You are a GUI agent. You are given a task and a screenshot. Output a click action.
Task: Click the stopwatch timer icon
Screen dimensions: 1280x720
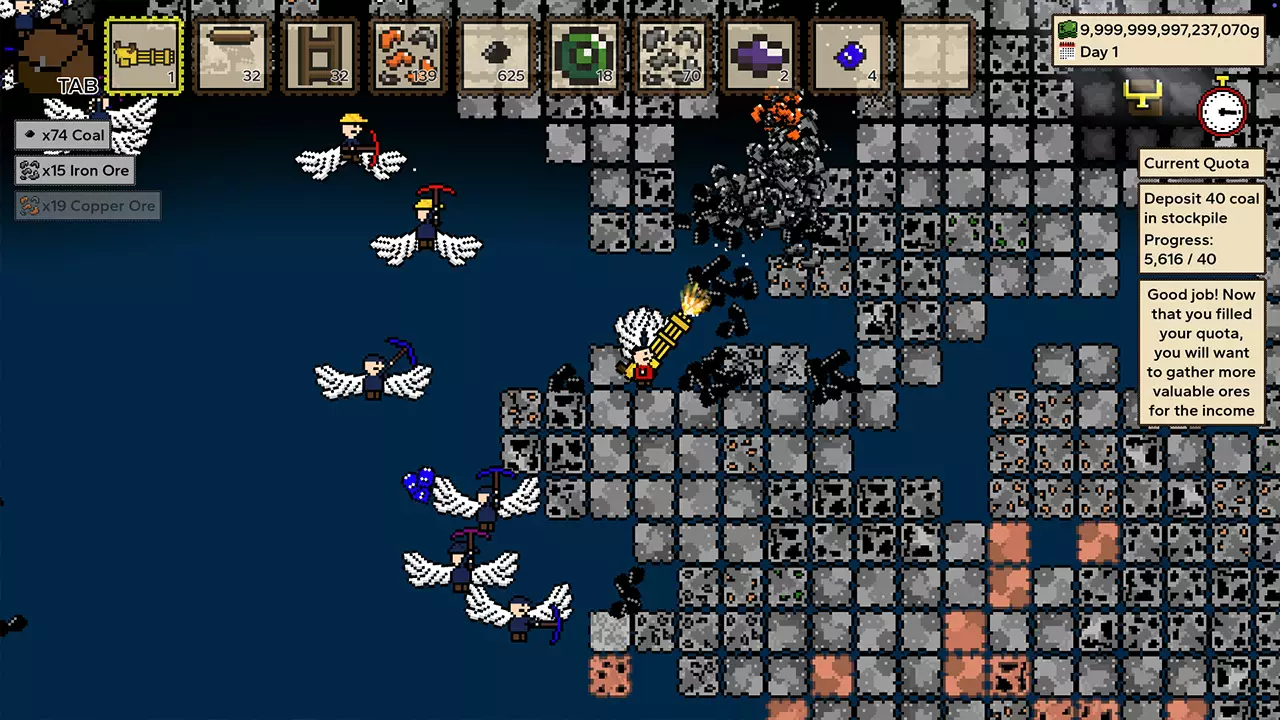[1222, 108]
